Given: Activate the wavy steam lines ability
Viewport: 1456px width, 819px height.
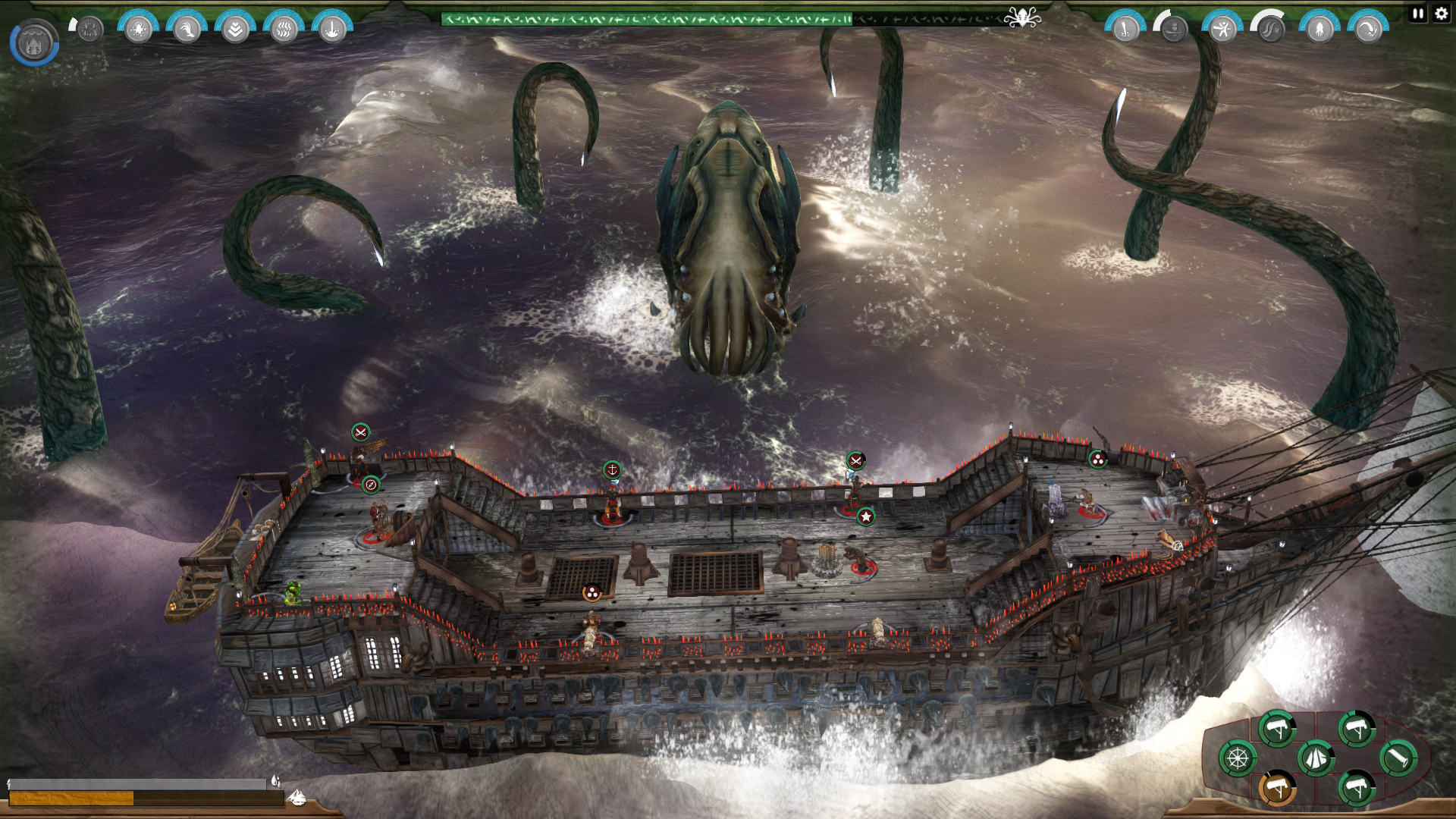Looking at the screenshot, I should point(284,30).
